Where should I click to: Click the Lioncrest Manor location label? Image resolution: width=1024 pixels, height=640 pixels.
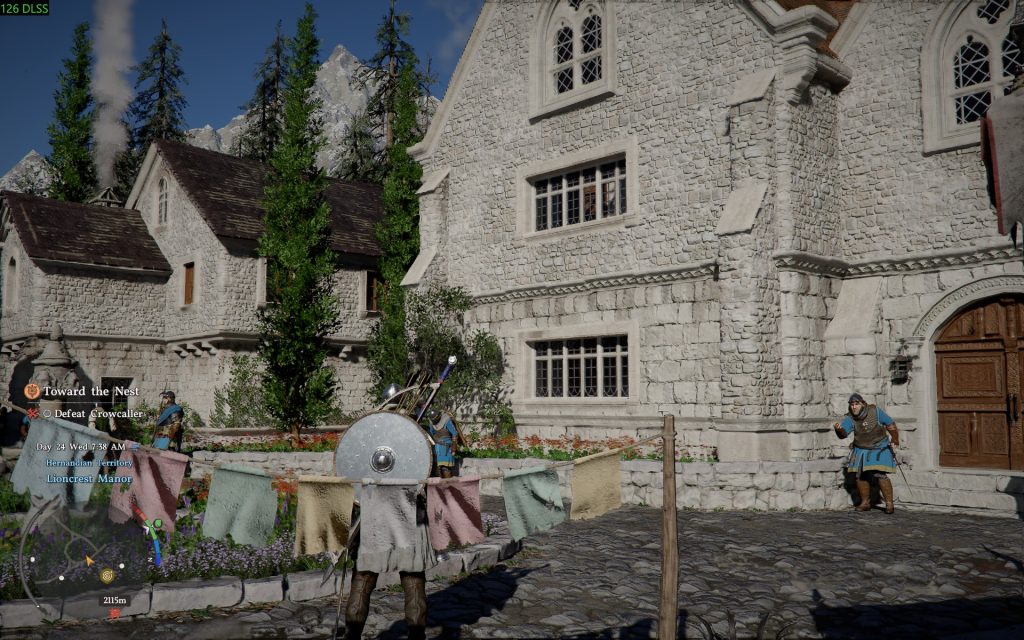88,478
